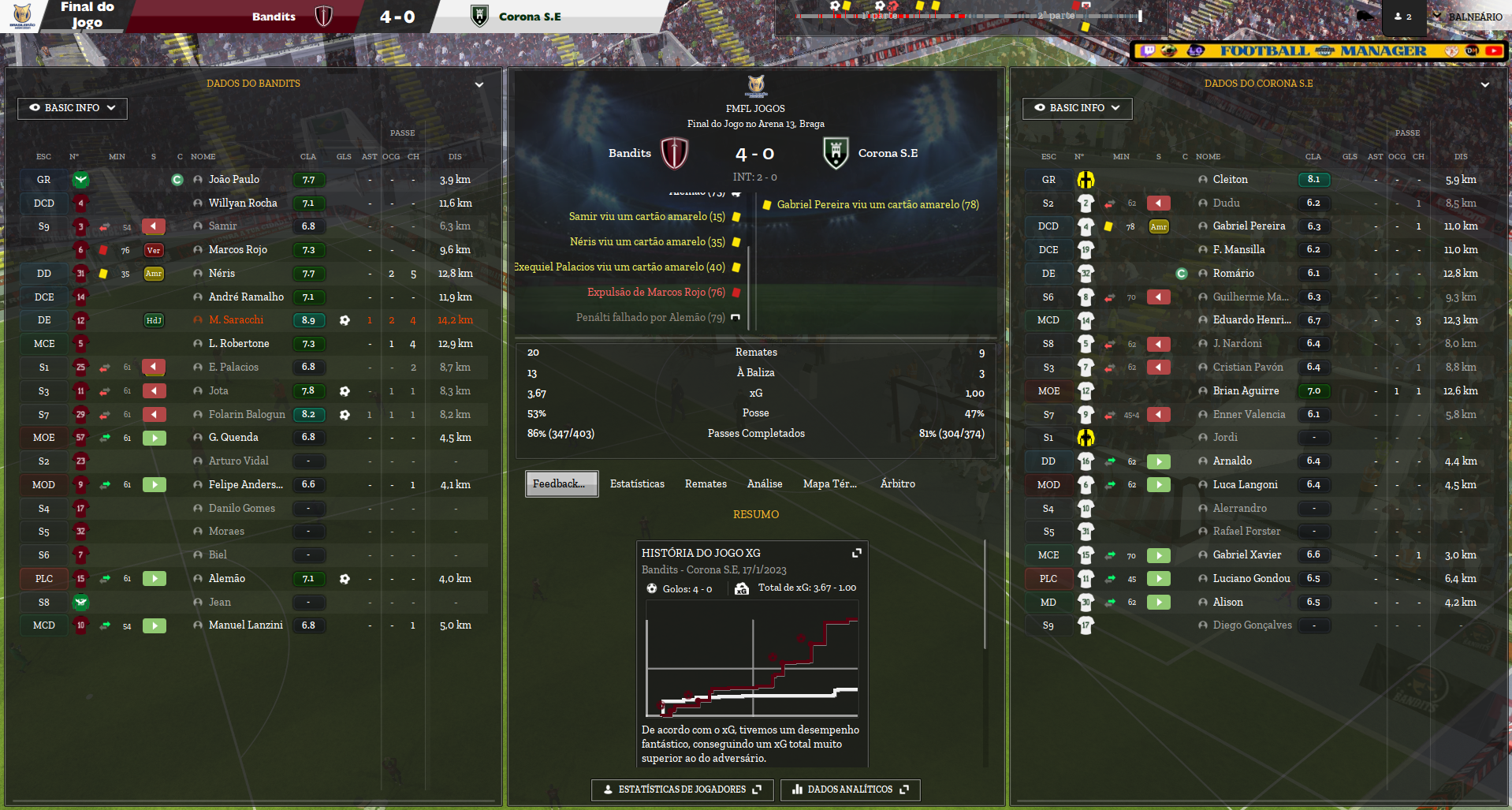Select Corona goalkeeper Cleiton

(x=1230, y=180)
